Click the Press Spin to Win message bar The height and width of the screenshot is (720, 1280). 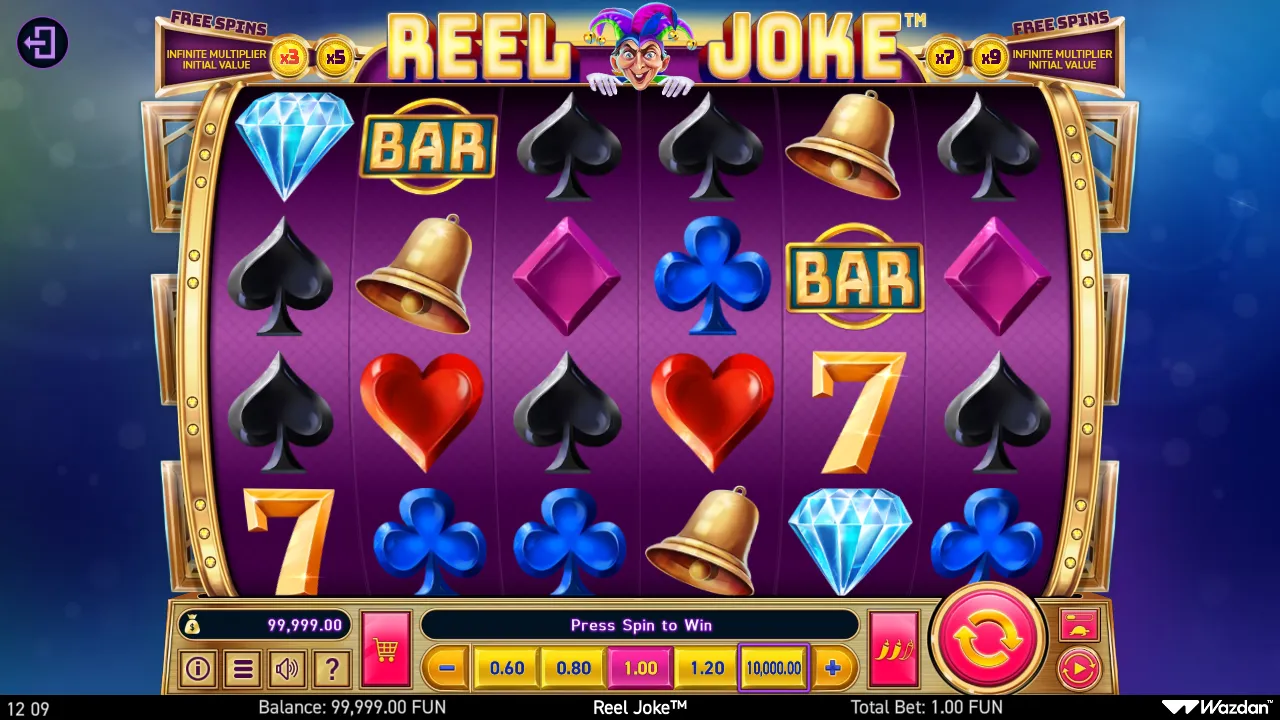tap(640, 625)
